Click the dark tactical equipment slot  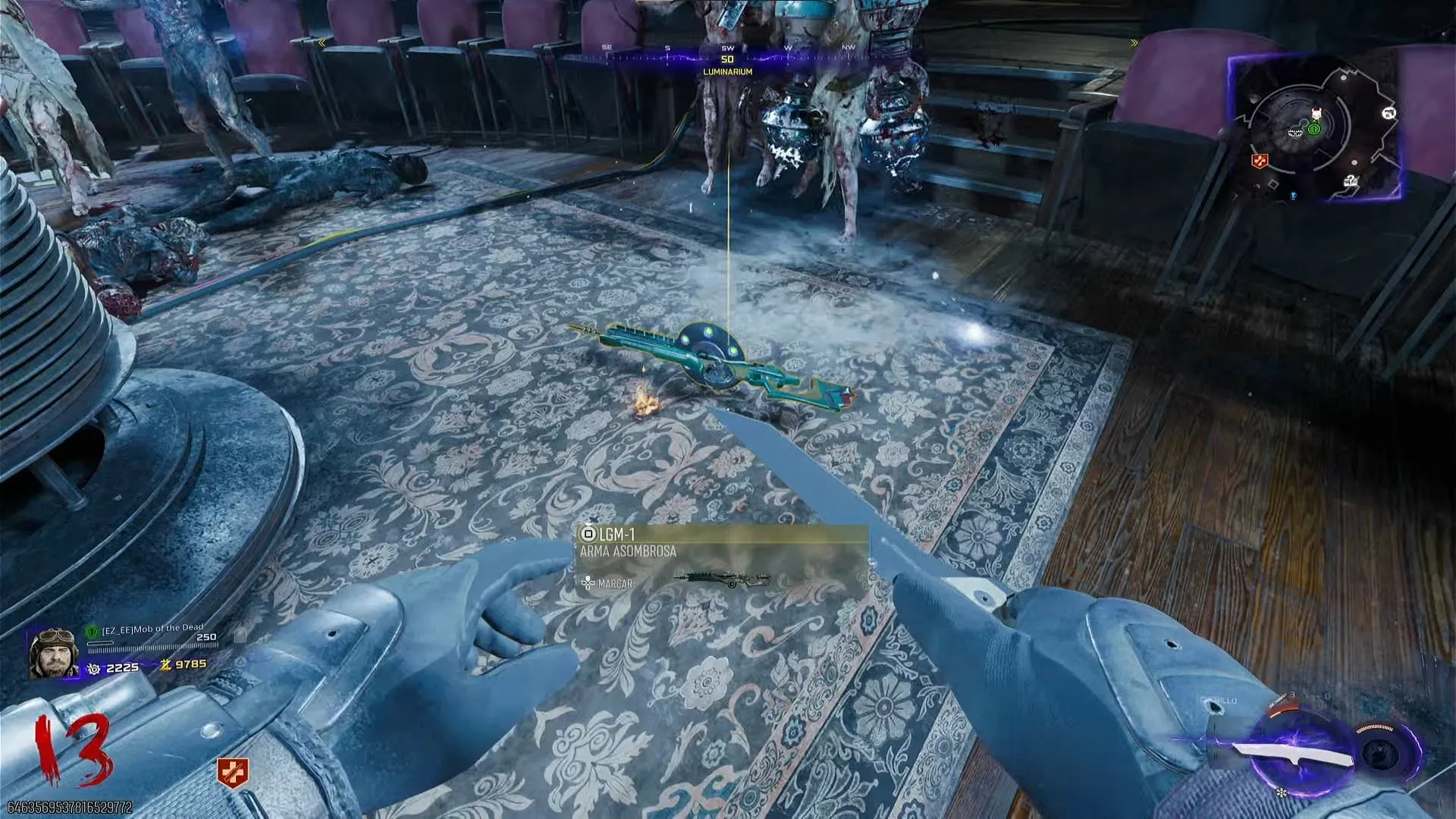1382,753
